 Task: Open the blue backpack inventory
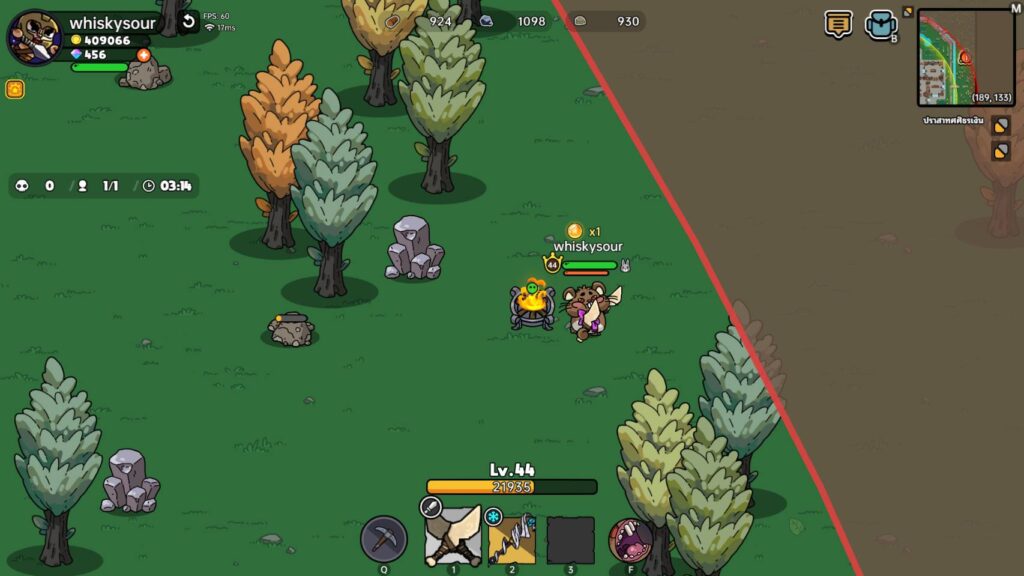(880, 25)
